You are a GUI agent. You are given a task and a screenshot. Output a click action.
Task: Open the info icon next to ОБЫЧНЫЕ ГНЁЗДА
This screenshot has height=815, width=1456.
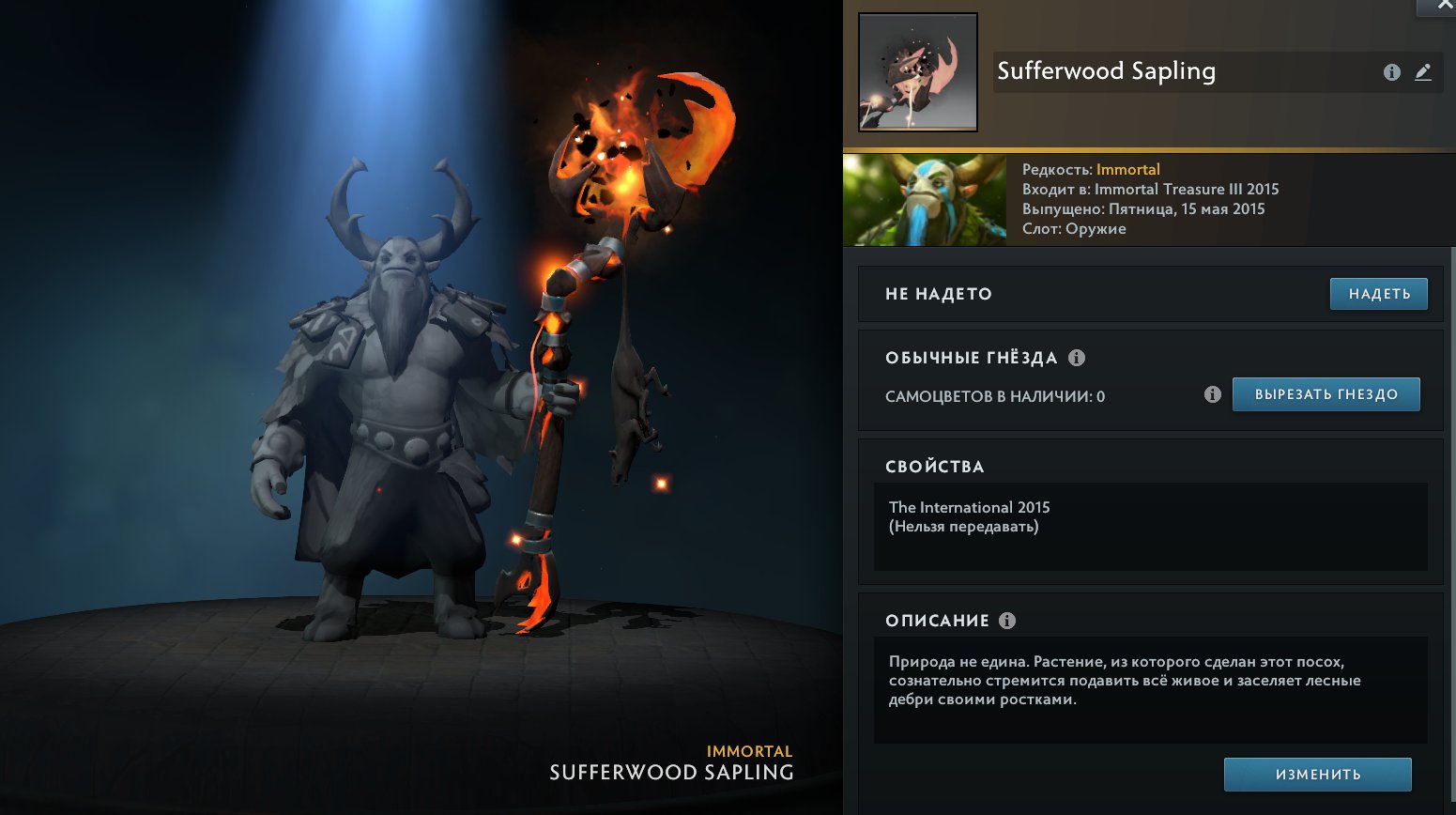[x=1078, y=357]
